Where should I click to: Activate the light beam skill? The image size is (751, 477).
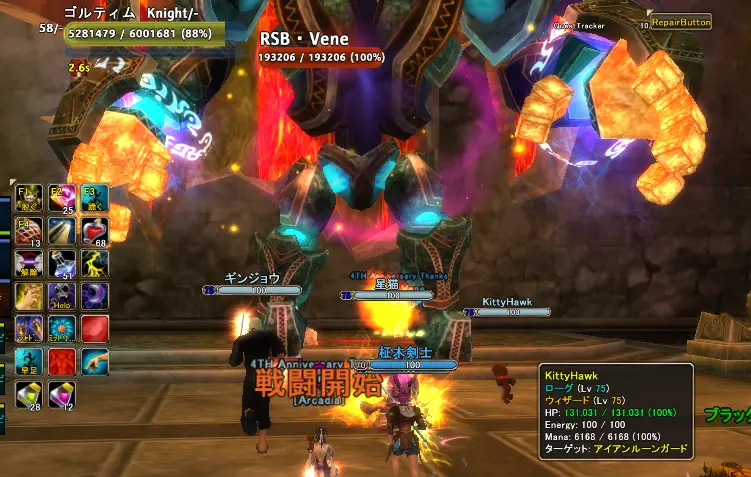pyautogui.click(x=62, y=231)
